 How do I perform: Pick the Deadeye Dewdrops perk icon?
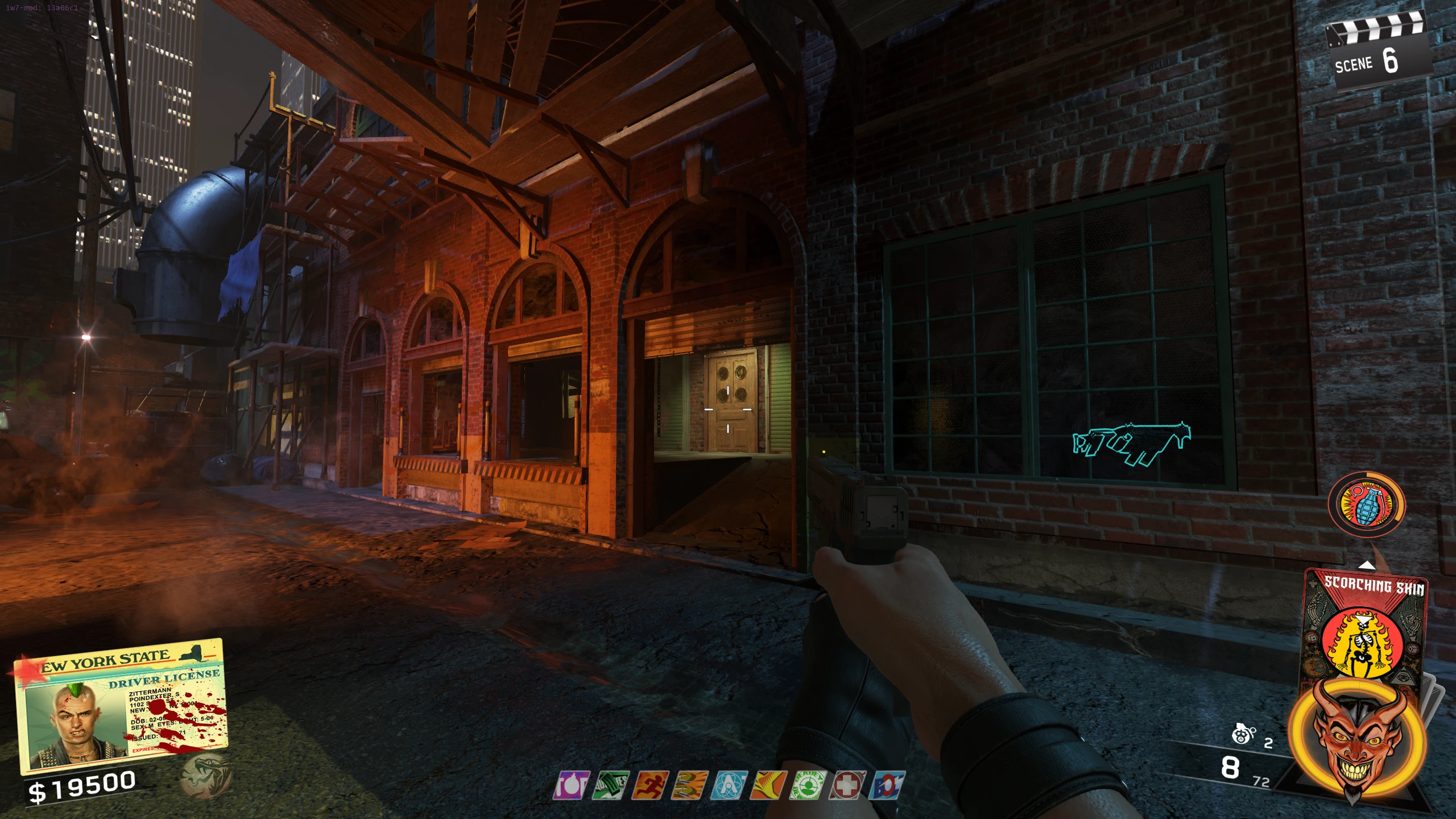tap(808, 785)
